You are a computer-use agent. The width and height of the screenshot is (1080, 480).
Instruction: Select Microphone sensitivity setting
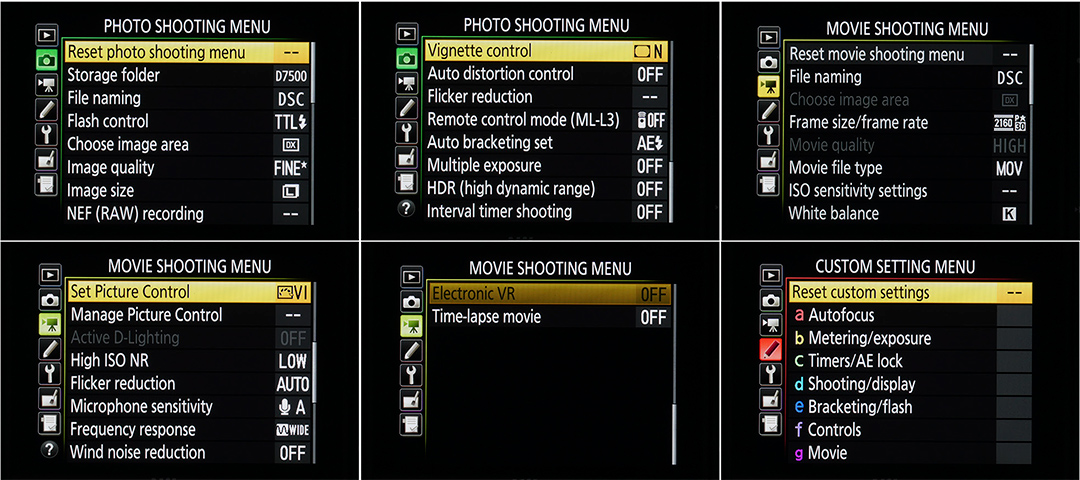141,406
